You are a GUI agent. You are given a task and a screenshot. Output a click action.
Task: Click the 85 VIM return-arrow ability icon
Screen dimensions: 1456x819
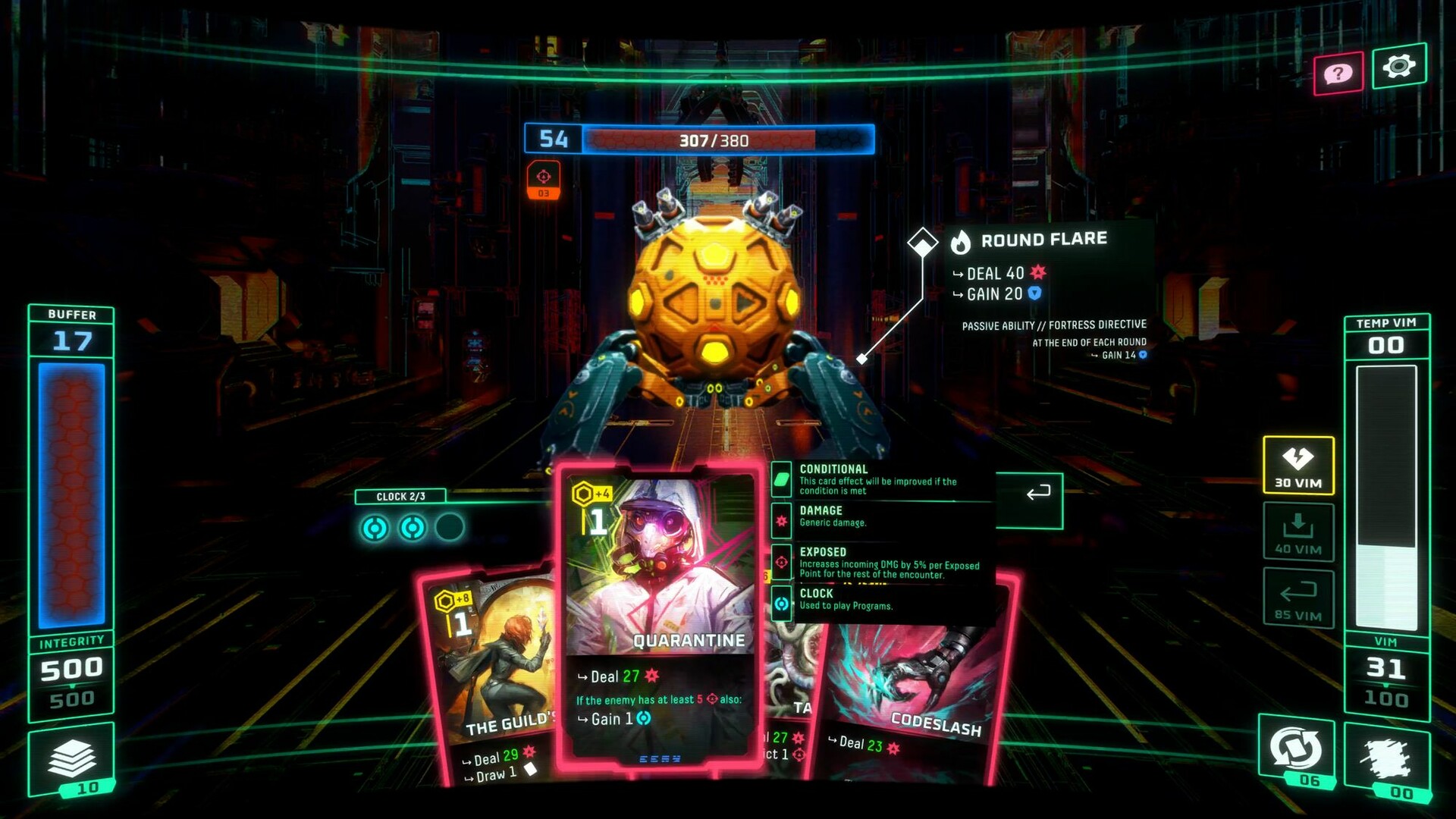[1297, 599]
